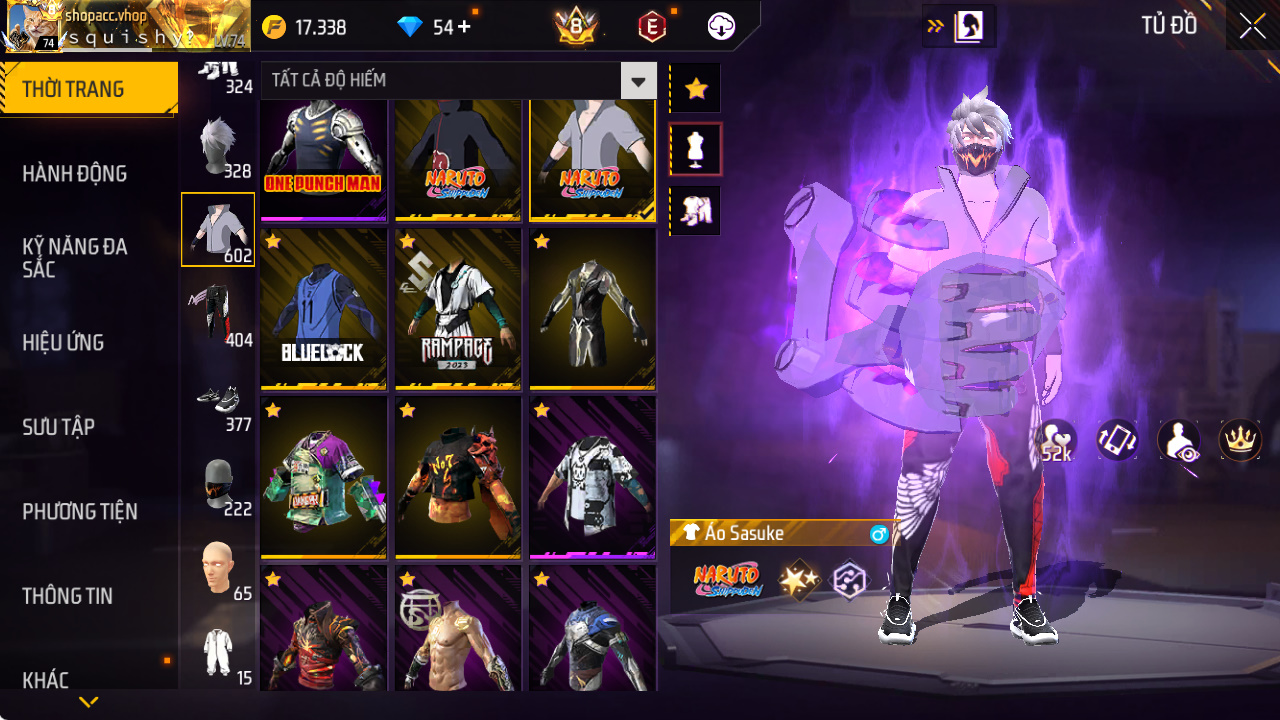Select the pants category showing 404 items

tap(218, 310)
